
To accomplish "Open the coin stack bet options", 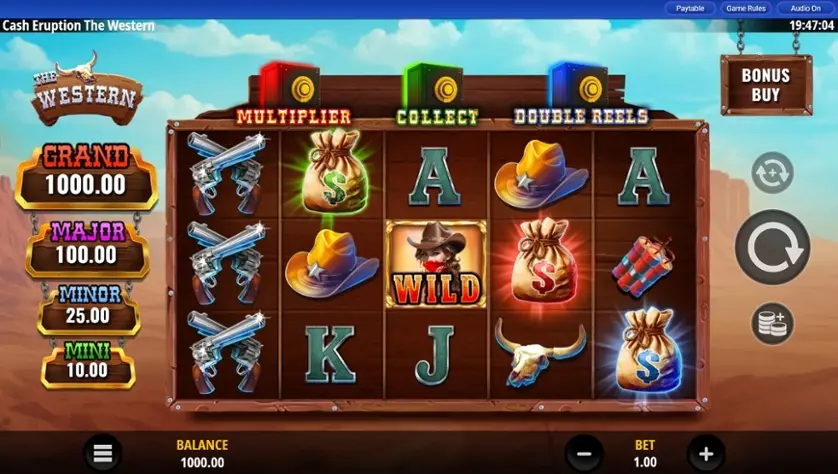I will 772,323.
